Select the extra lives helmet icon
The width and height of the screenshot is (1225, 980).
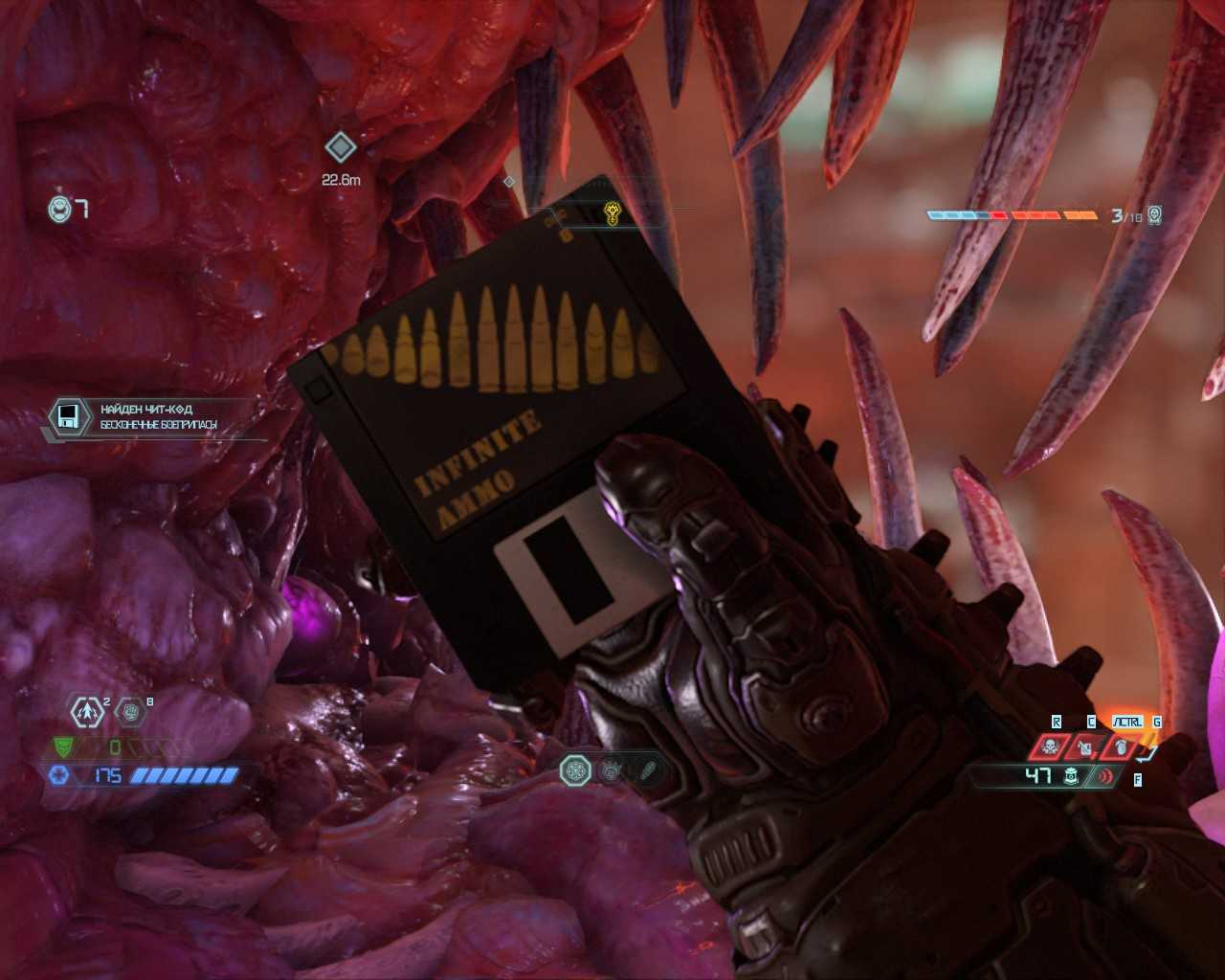coord(60,208)
